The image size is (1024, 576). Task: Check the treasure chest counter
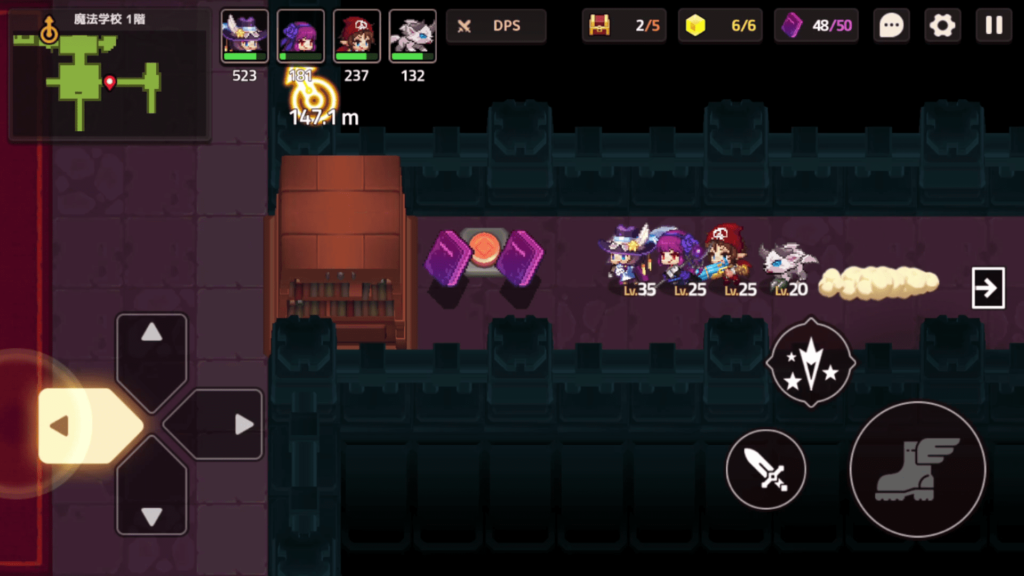click(x=623, y=26)
